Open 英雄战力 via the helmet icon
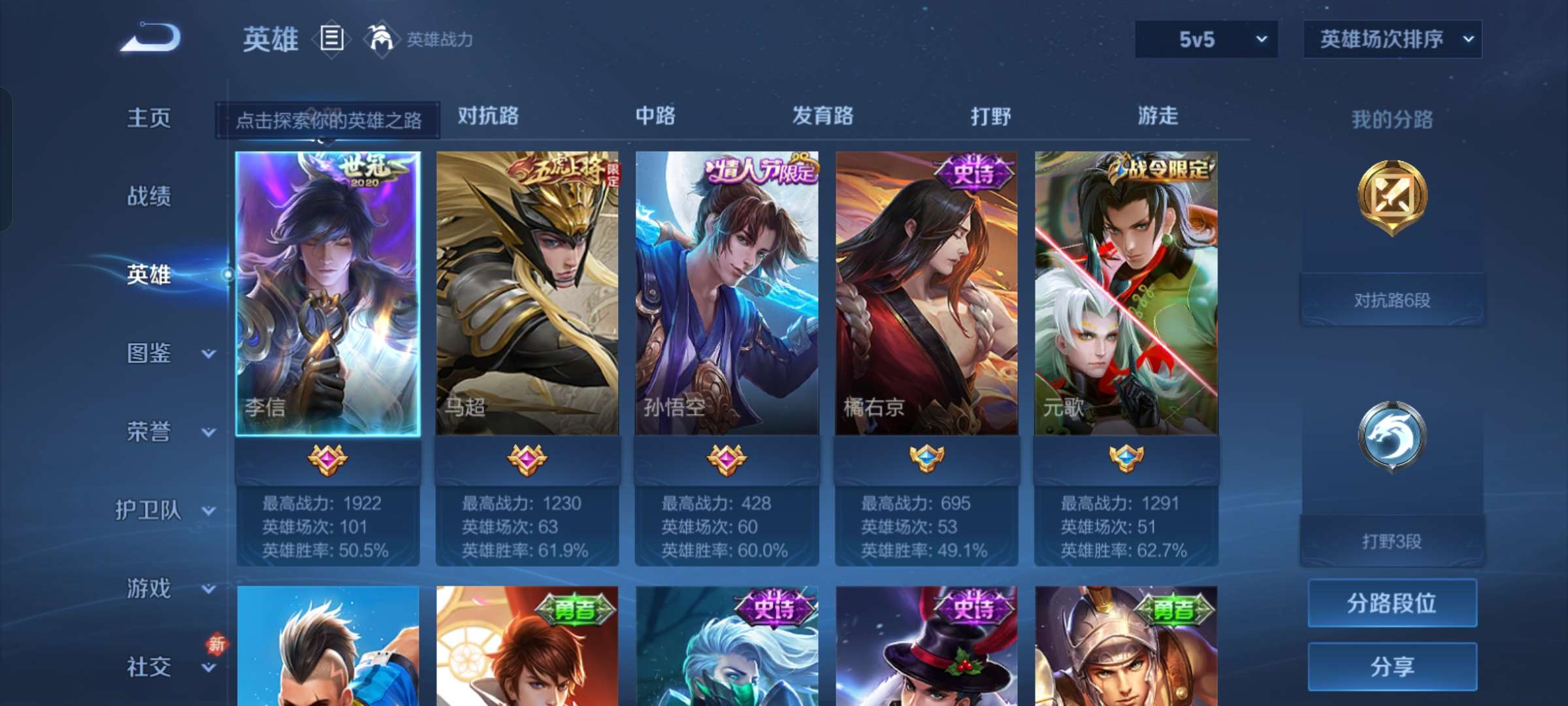Image resolution: width=1568 pixels, height=706 pixels. pyautogui.click(x=381, y=38)
